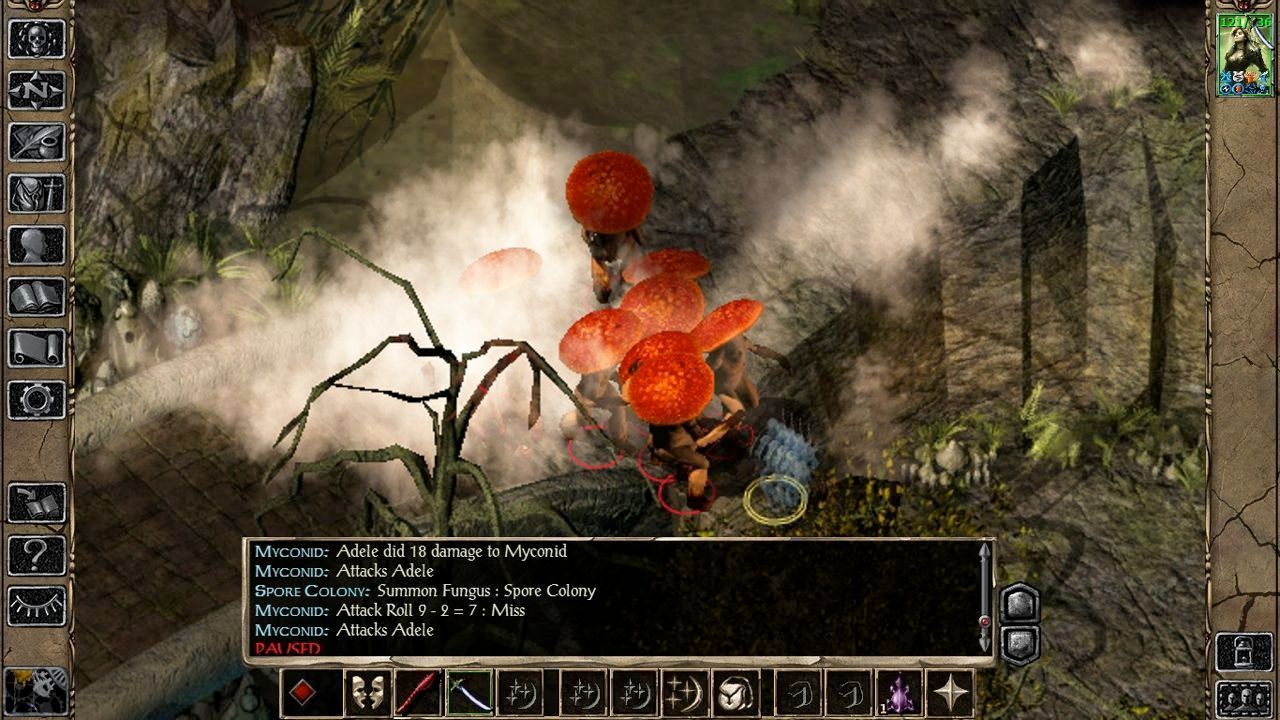1280x720 pixels.
Task: Open the inventory screen
Action: point(37,193)
